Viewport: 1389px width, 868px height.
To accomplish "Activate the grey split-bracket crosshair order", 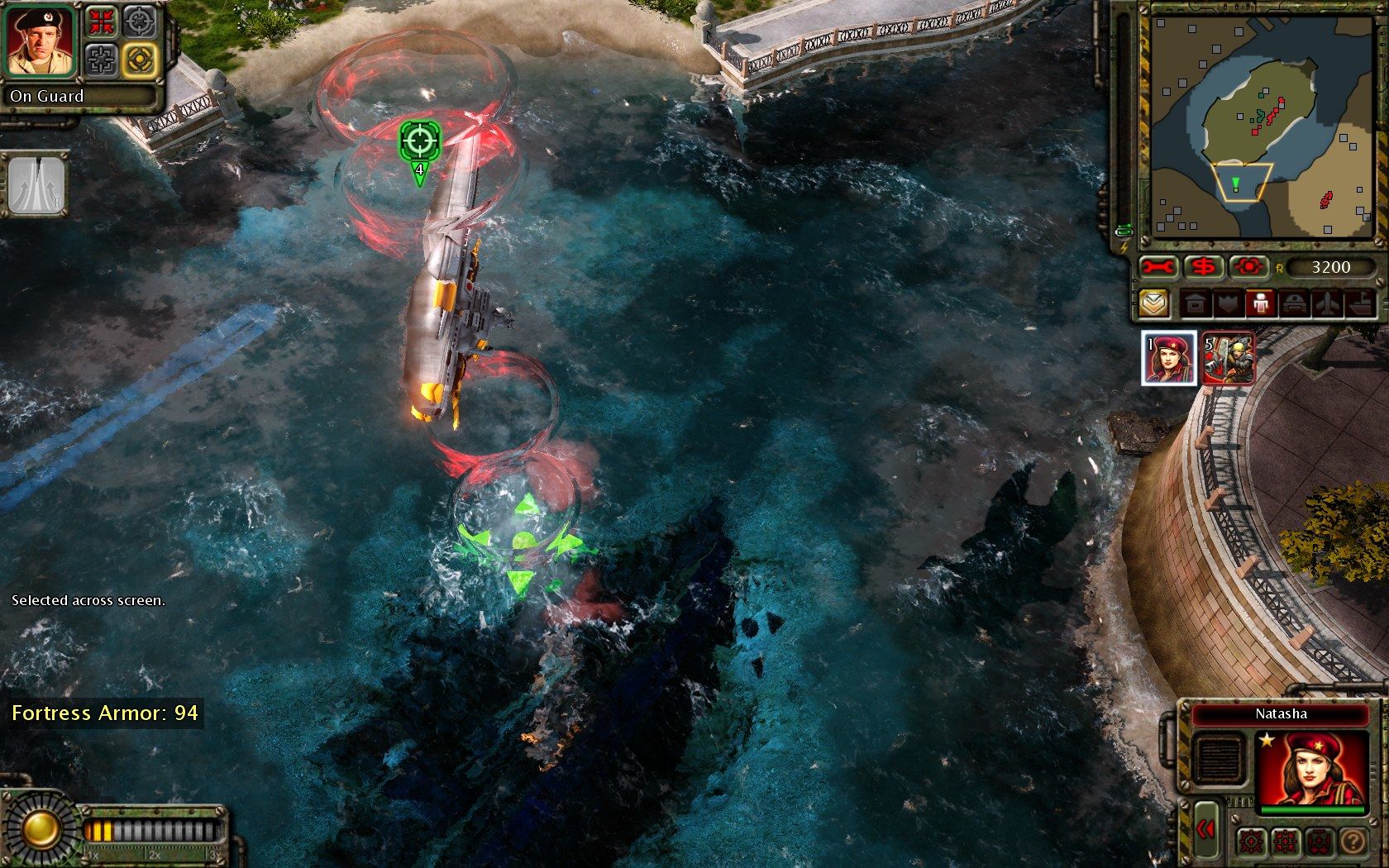I will click(103, 60).
